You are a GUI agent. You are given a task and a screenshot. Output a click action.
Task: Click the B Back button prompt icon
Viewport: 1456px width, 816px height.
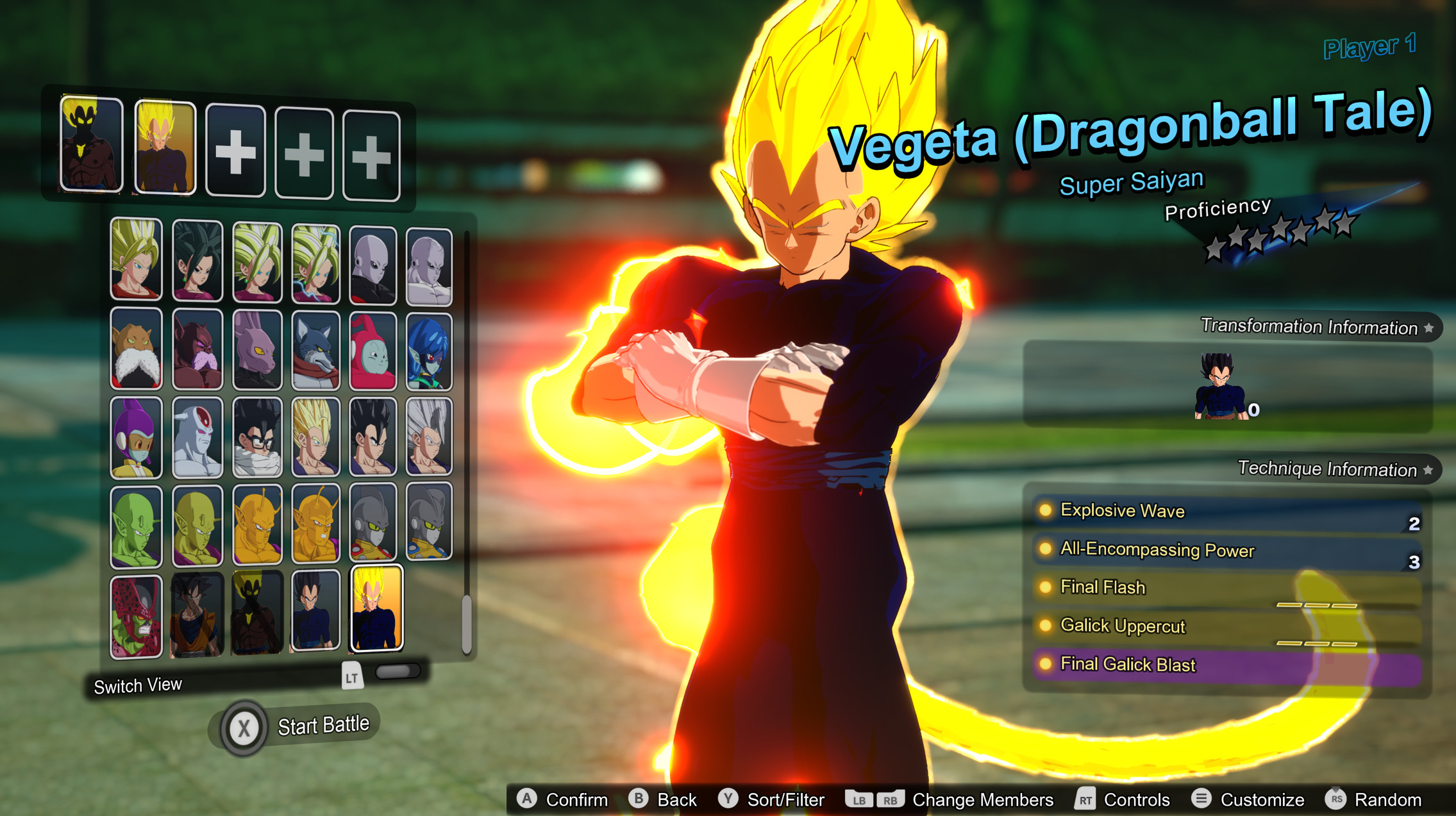tap(639, 799)
